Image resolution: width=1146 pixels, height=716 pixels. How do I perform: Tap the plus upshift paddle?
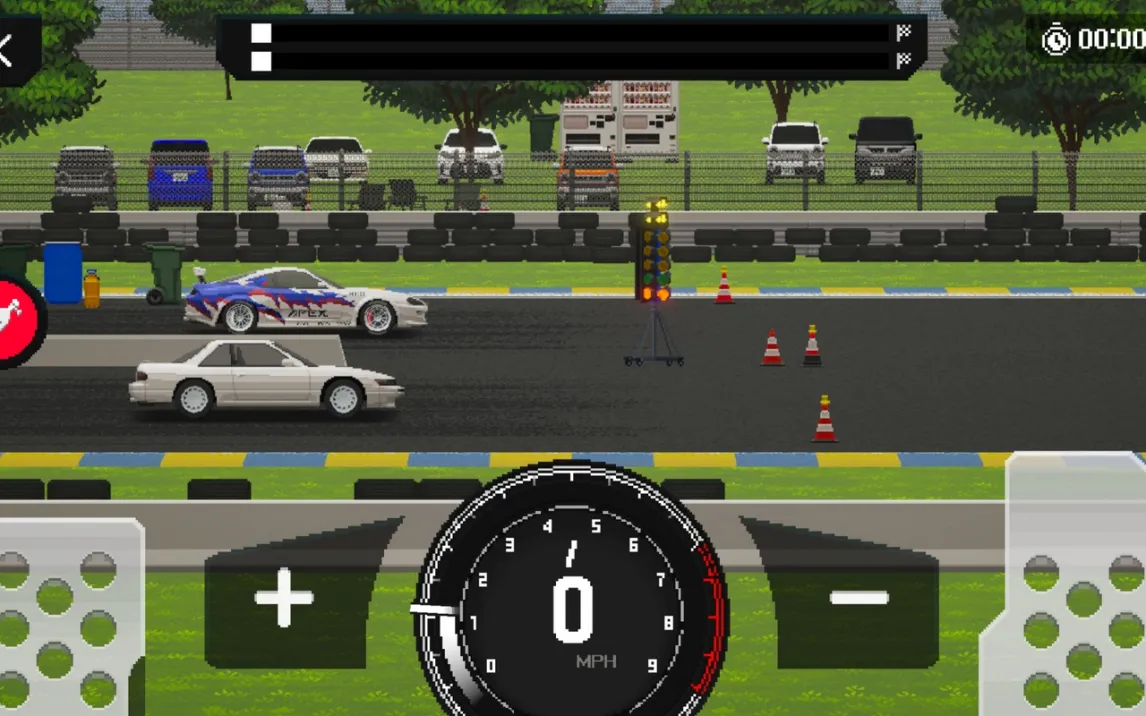coord(285,599)
